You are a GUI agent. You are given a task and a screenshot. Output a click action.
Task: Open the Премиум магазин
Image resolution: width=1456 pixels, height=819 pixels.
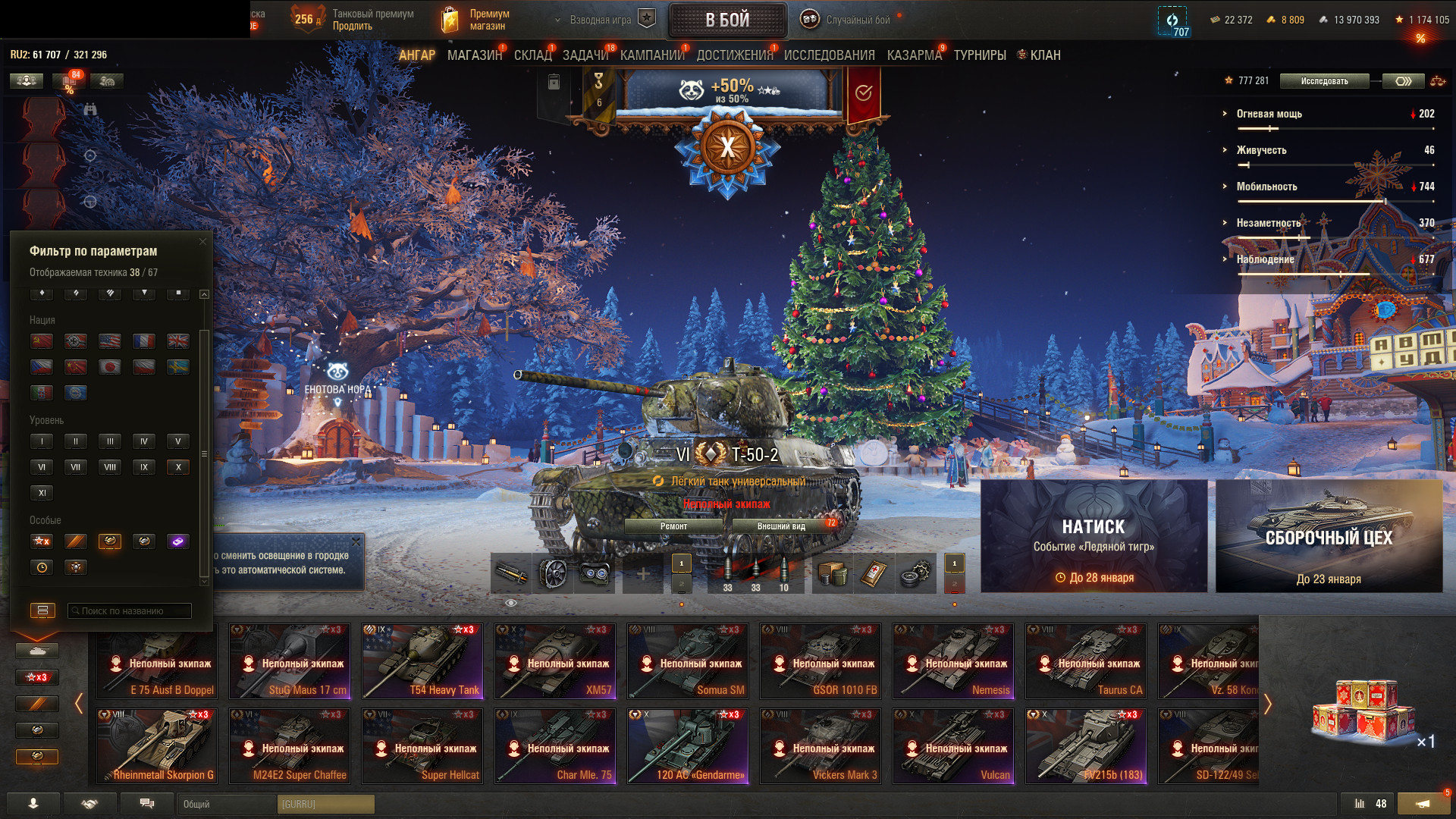[475, 20]
